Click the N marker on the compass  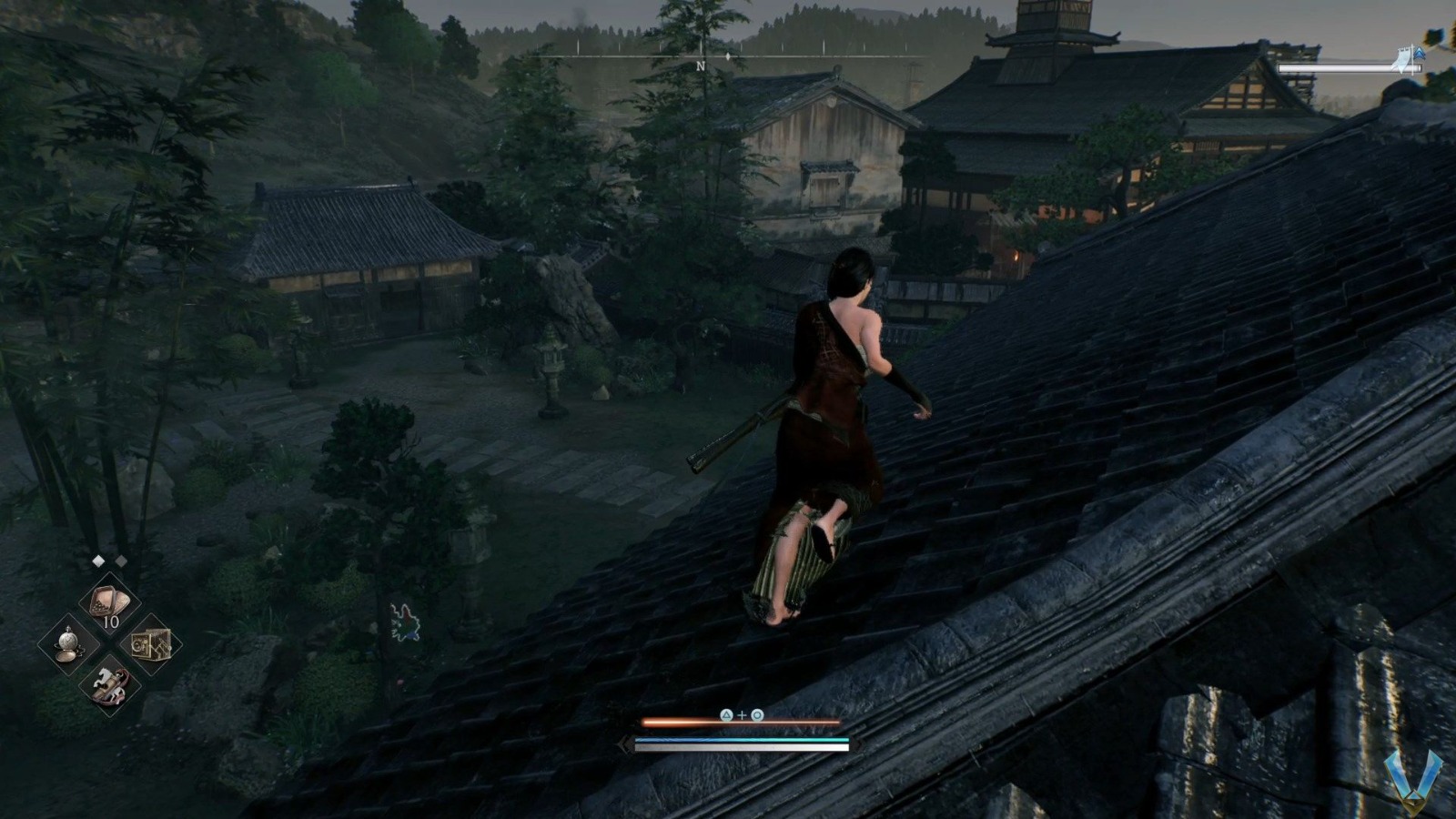point(701,66)
